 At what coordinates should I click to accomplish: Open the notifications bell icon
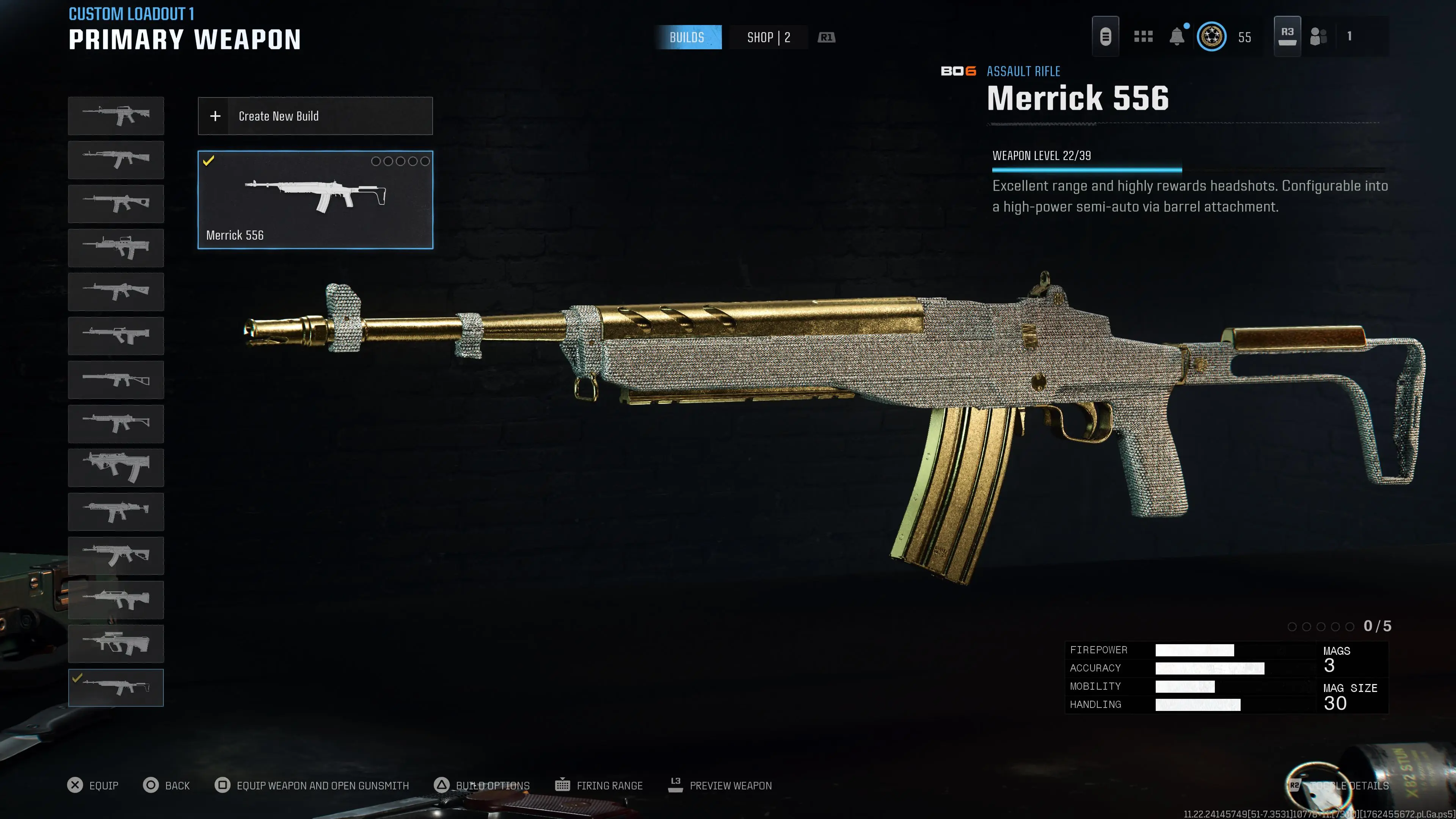[1177, 36]
